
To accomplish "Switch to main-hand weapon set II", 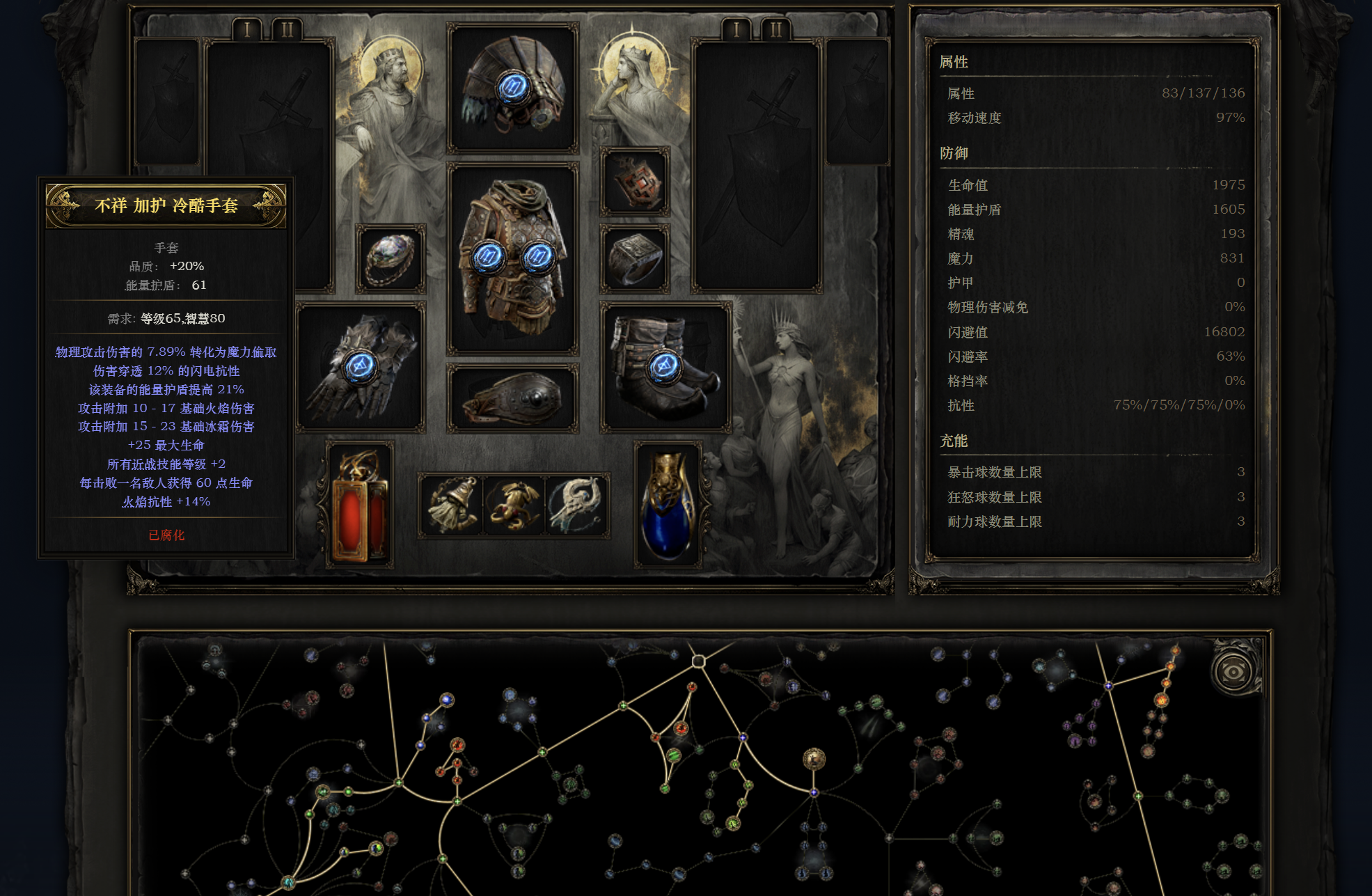I will pyautogui.click(x=287, y=30).
